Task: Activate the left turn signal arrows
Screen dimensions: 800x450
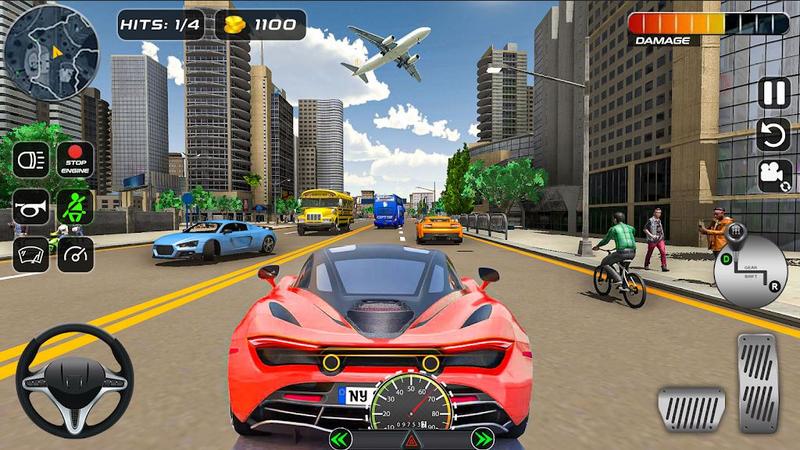Action: pyautogui.click(x=341, y=438)
